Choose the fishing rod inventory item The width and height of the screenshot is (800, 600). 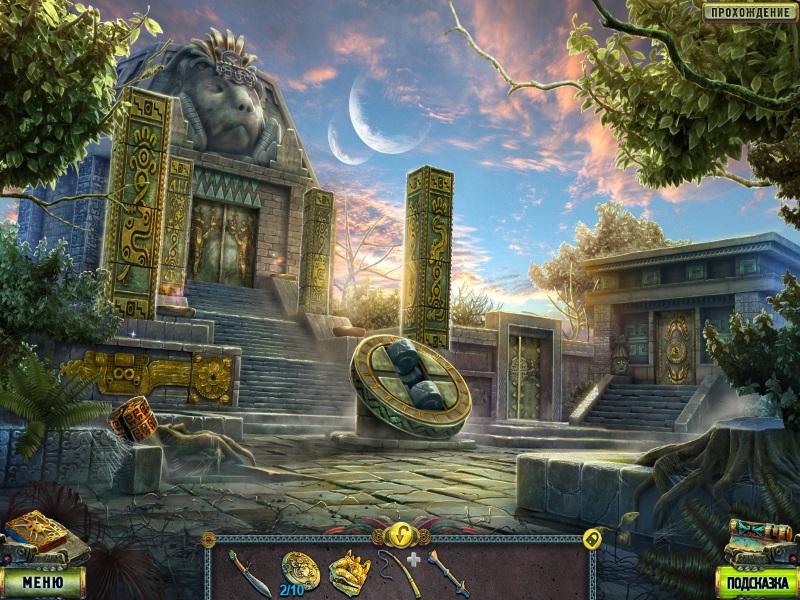pyautogui.click(x=397, y=574)
